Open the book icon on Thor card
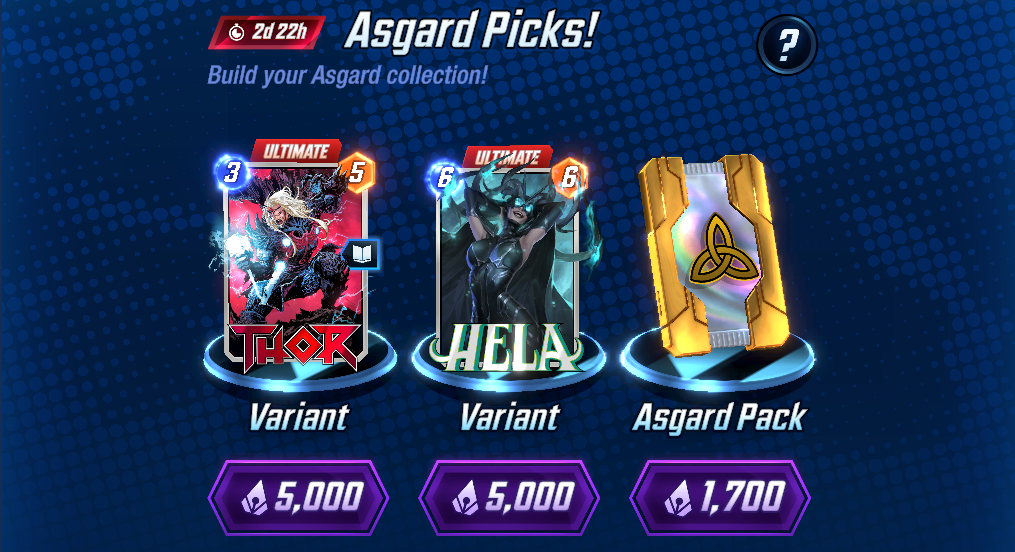The image size is (1015, 552). 361,255
